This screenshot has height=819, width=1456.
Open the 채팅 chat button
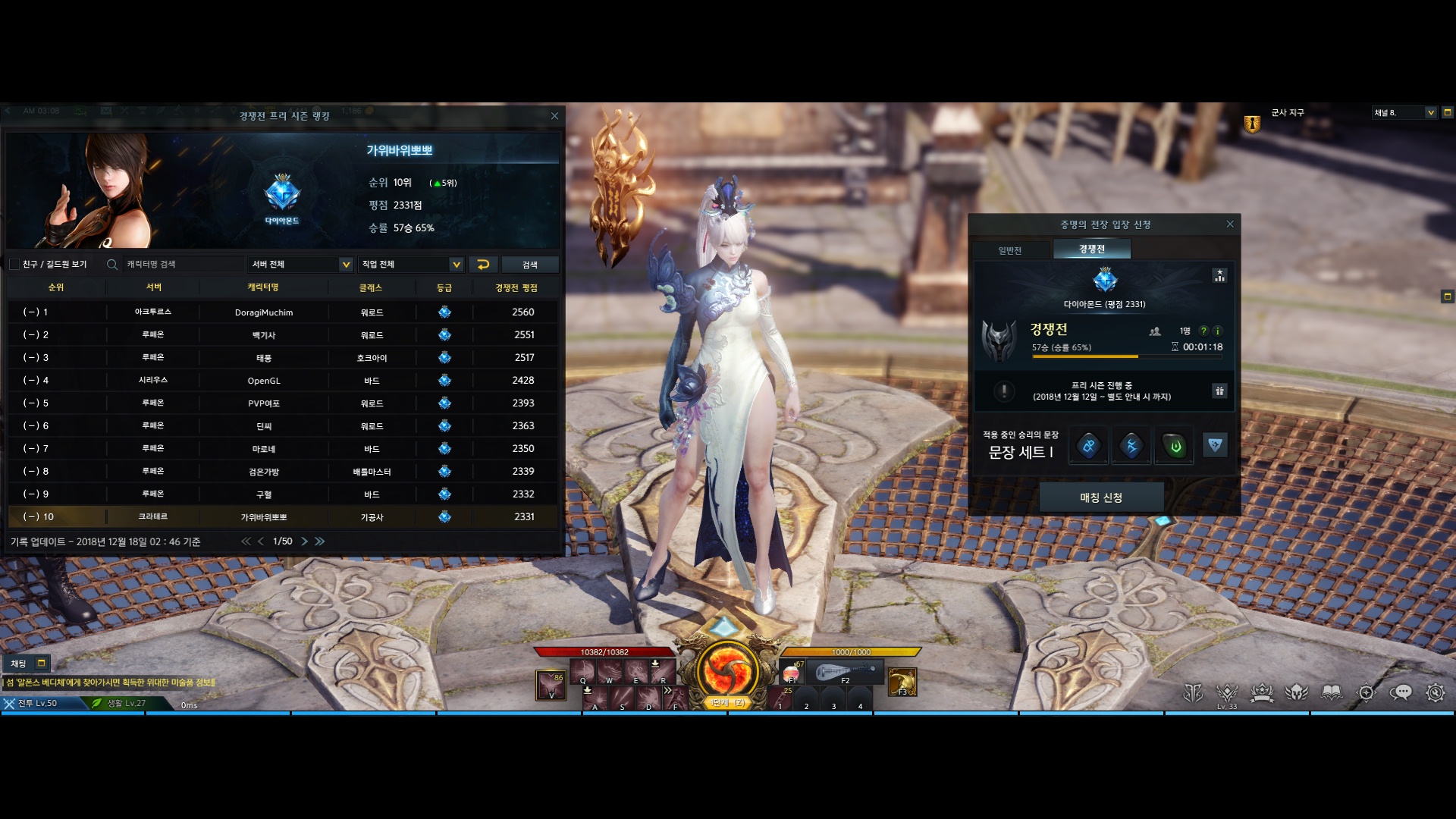coord(19,664)
